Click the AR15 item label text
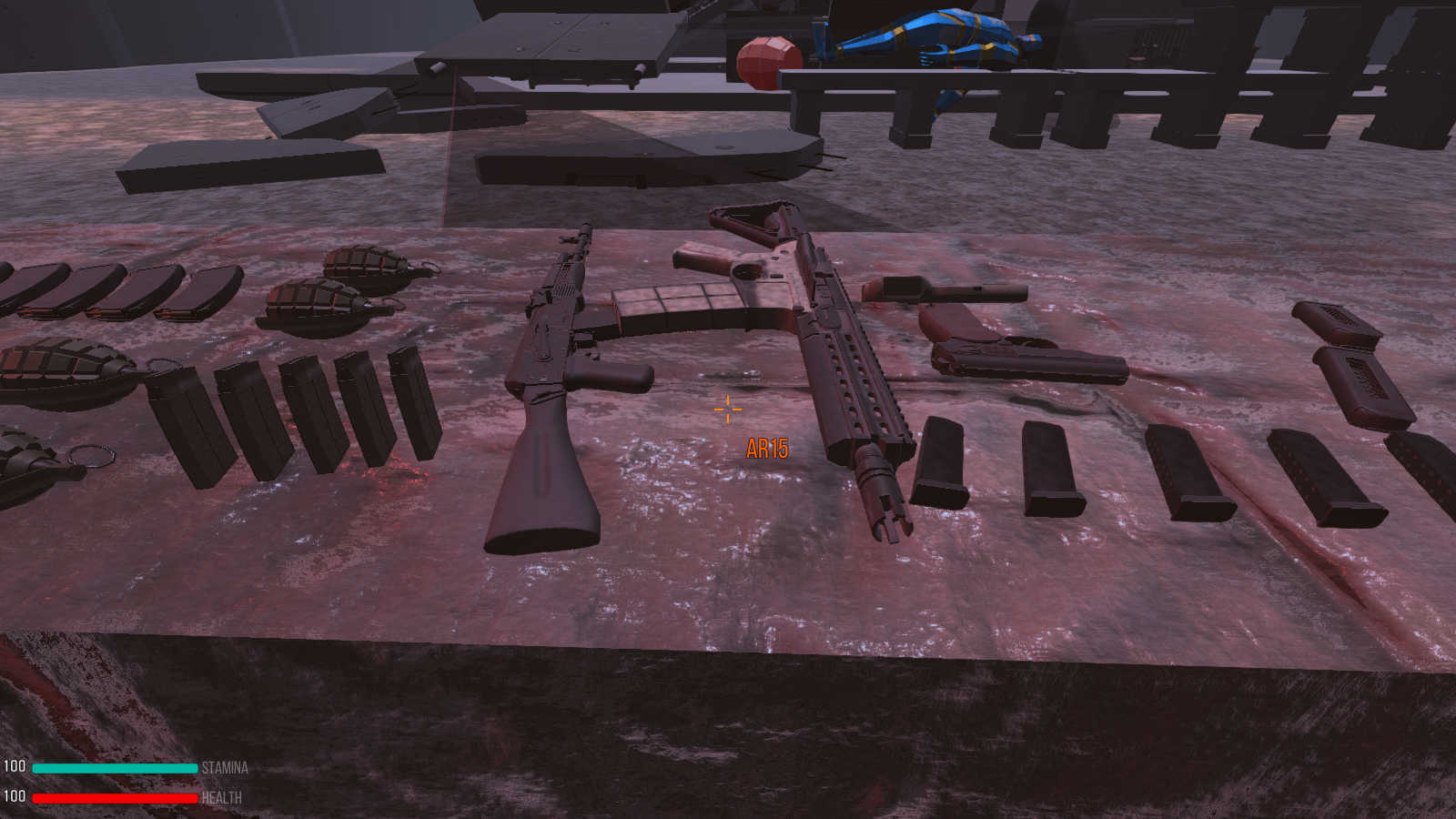The height and width of the screenshot is (819, 1456). 767,447
